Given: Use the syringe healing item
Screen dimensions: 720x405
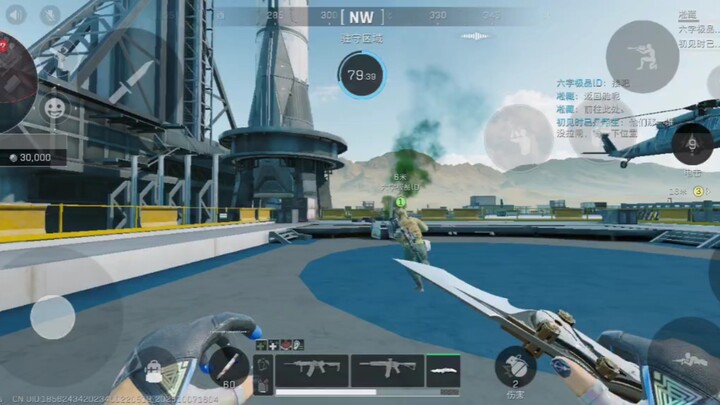Looking at the screenshot, I should (228, 364).
